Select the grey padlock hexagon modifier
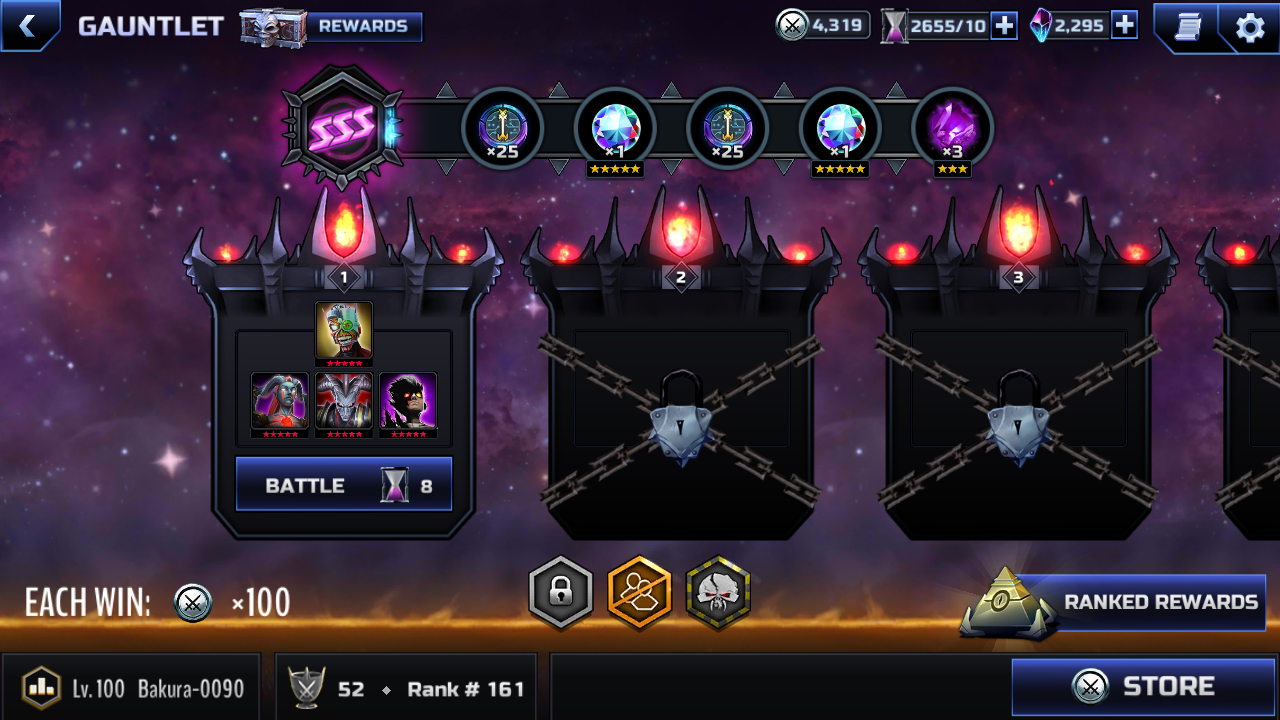 560,593
